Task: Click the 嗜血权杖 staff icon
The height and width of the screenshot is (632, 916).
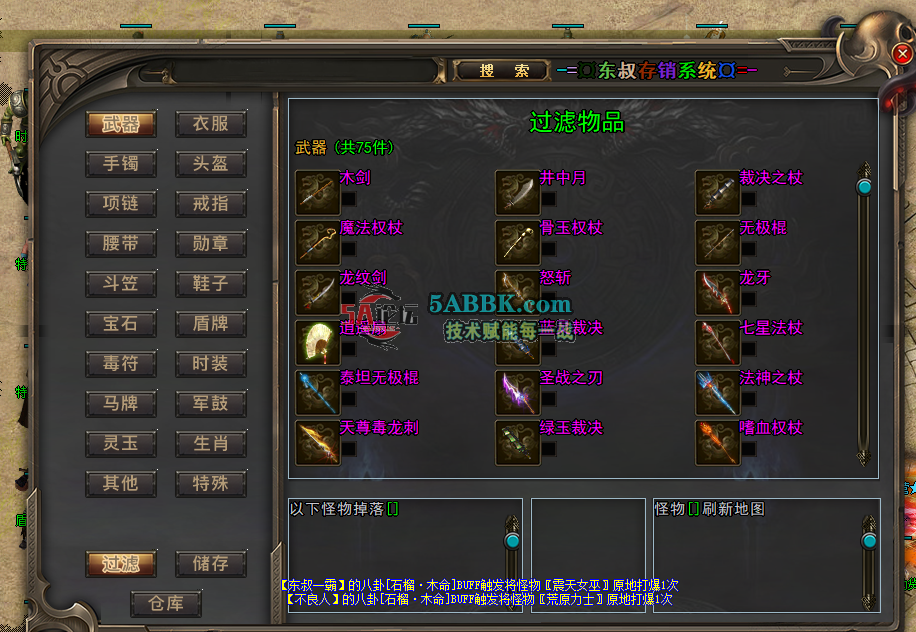Action: (x=717, y=442)
